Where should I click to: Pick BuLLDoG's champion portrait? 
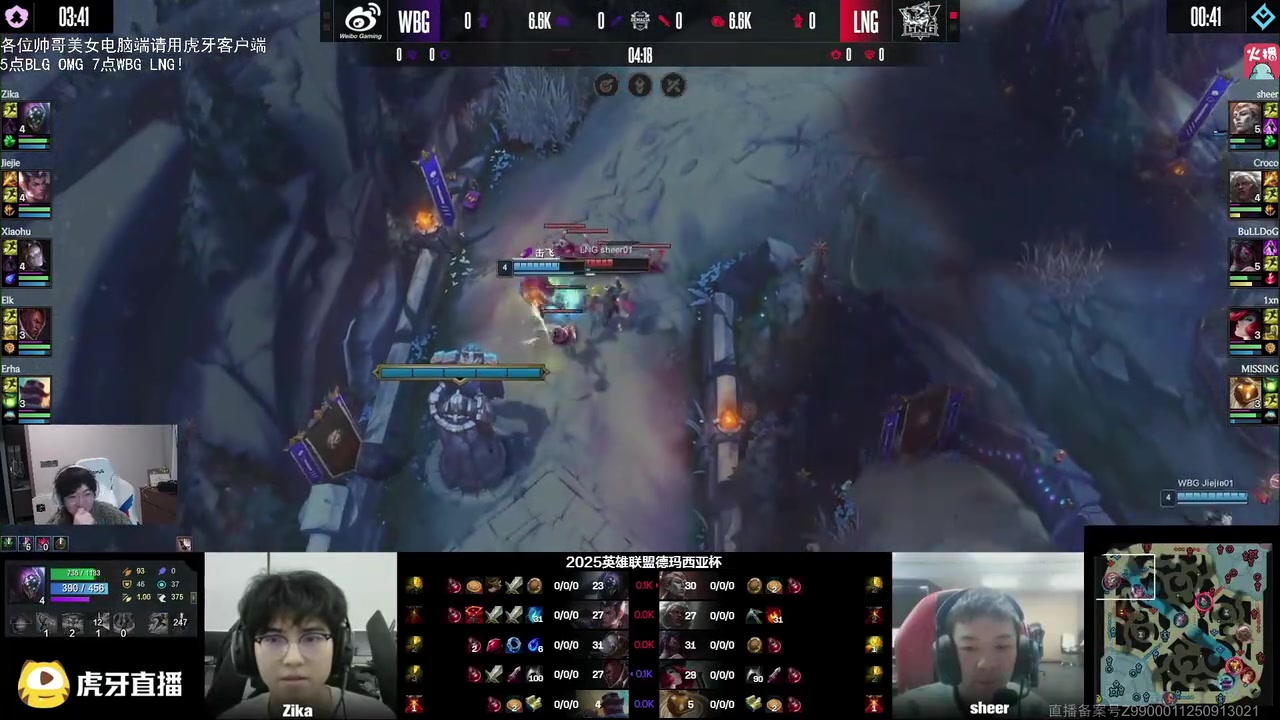1245,256
